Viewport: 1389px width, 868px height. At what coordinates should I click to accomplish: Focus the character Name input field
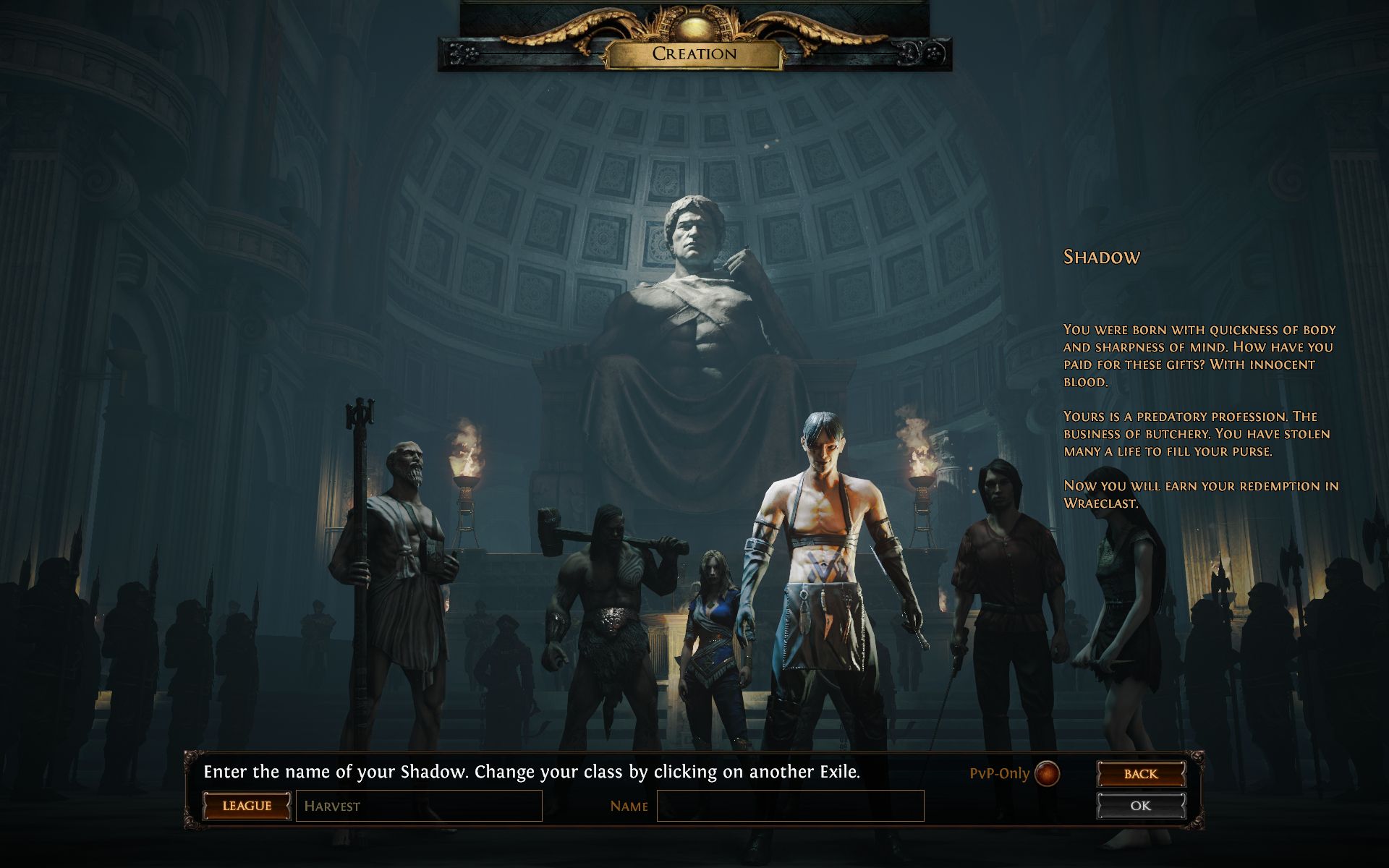[x=790, y=806]
